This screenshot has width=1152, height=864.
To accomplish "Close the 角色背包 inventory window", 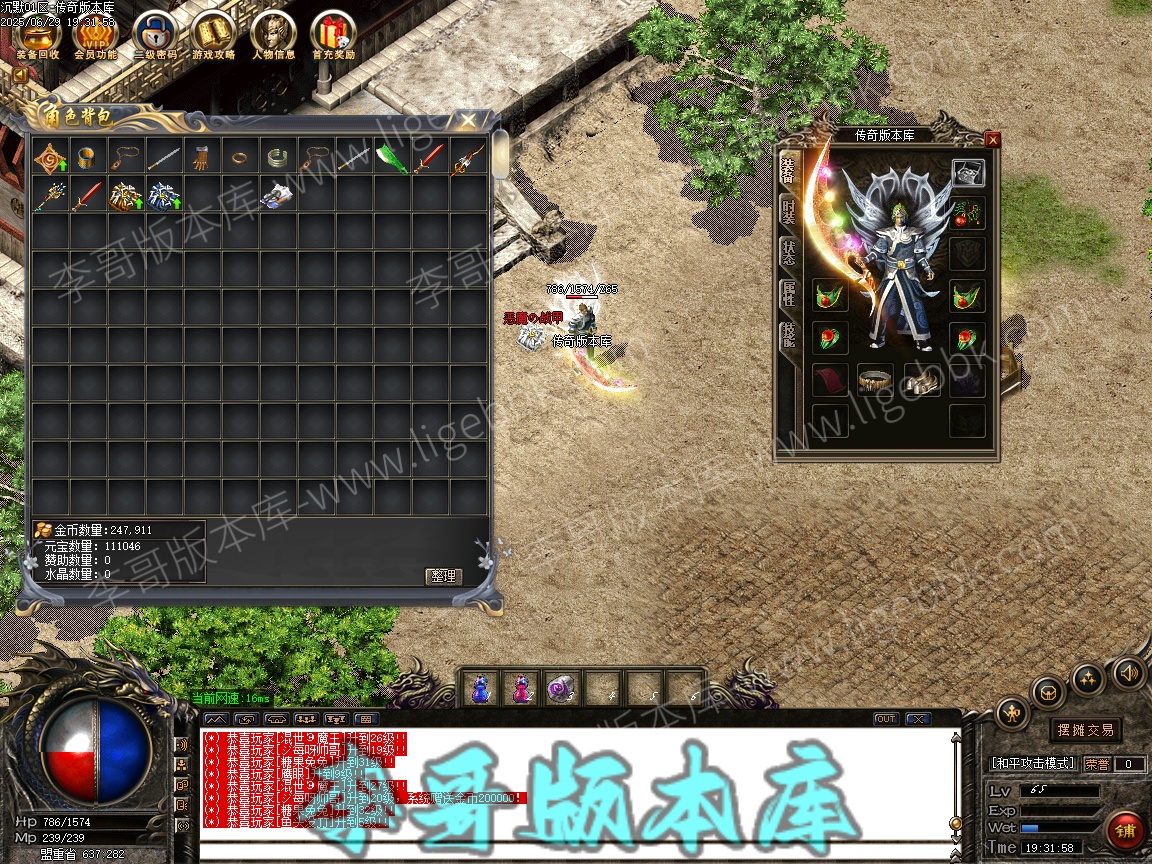I will point(468,120).
